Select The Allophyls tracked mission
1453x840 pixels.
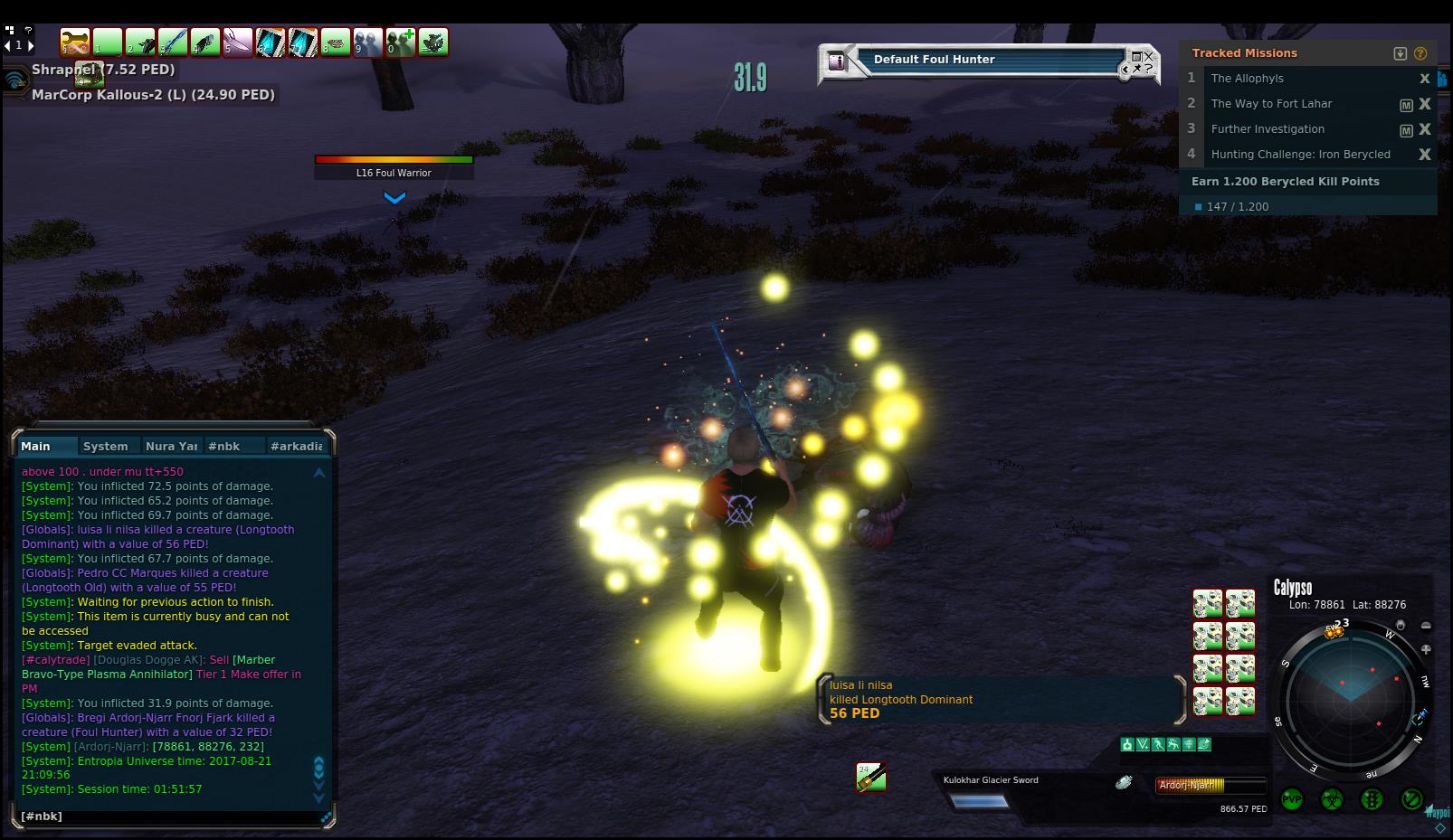(x=1247, y=79)
